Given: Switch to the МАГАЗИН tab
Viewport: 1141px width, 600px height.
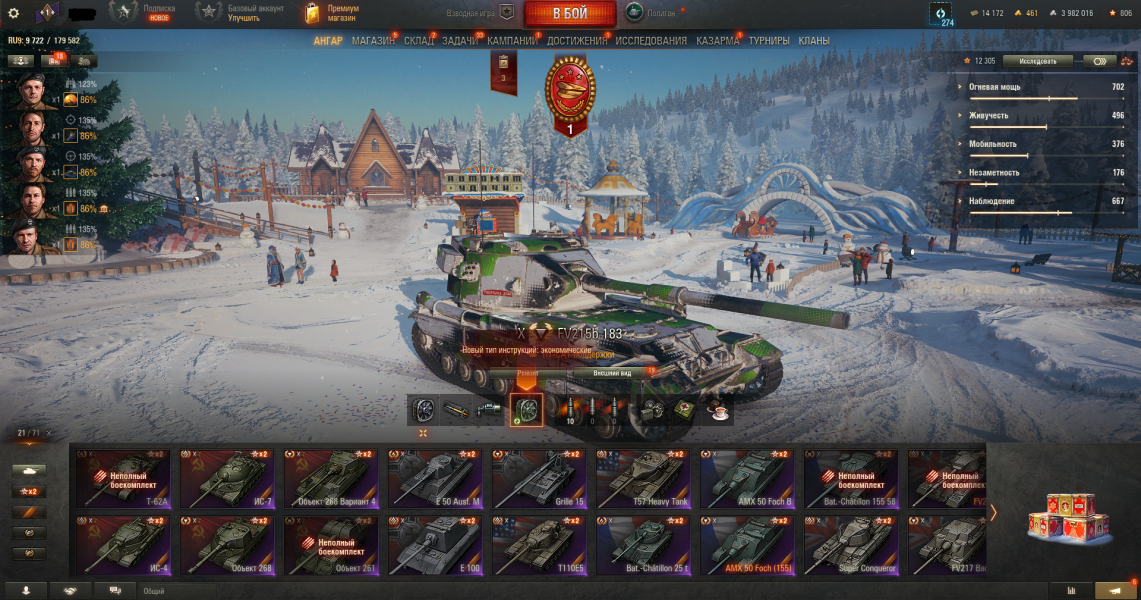Looking at the screenshot, I should [x=373, y=41].
